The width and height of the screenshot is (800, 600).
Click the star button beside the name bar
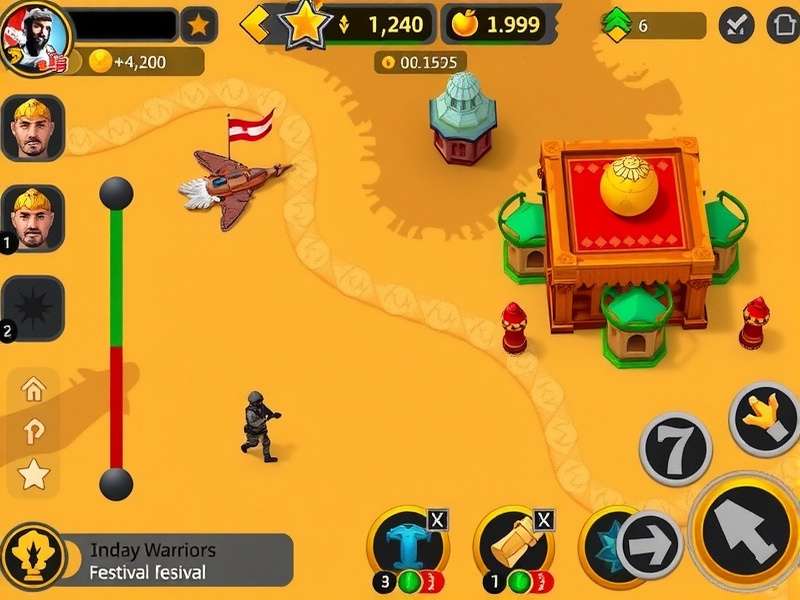tap(199, 25)
